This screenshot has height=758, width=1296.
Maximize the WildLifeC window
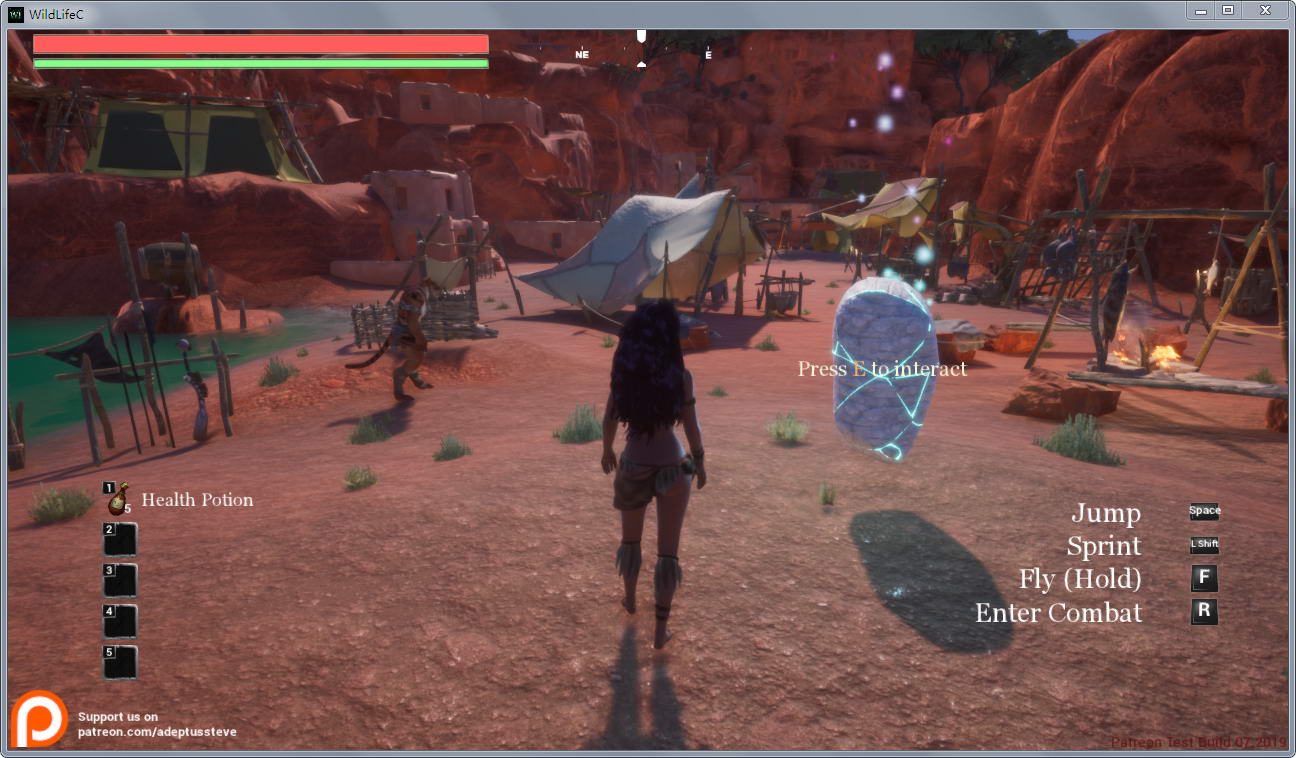tap(1228, 10)
